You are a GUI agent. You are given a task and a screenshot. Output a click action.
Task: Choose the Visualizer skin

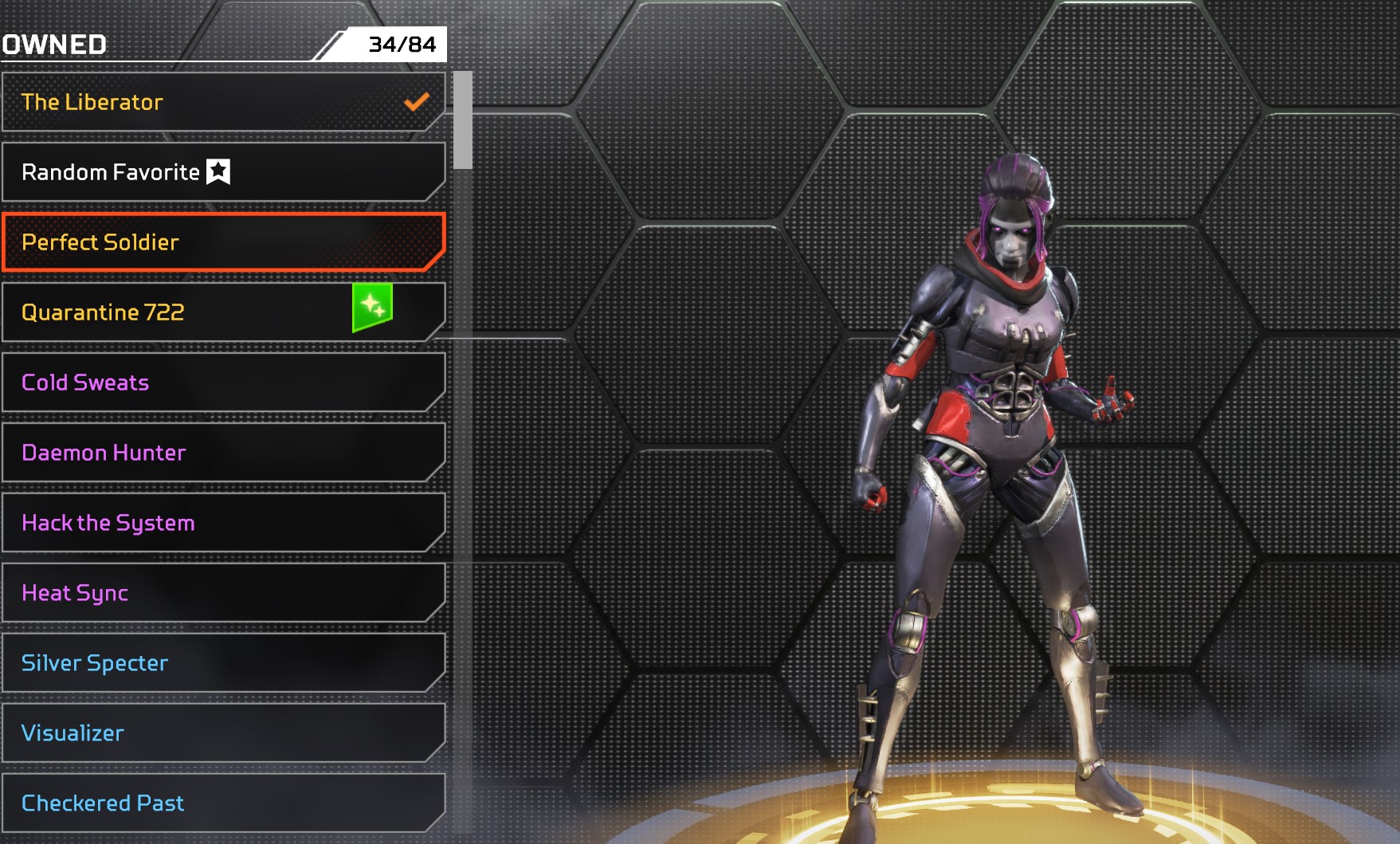click(223, 733)
